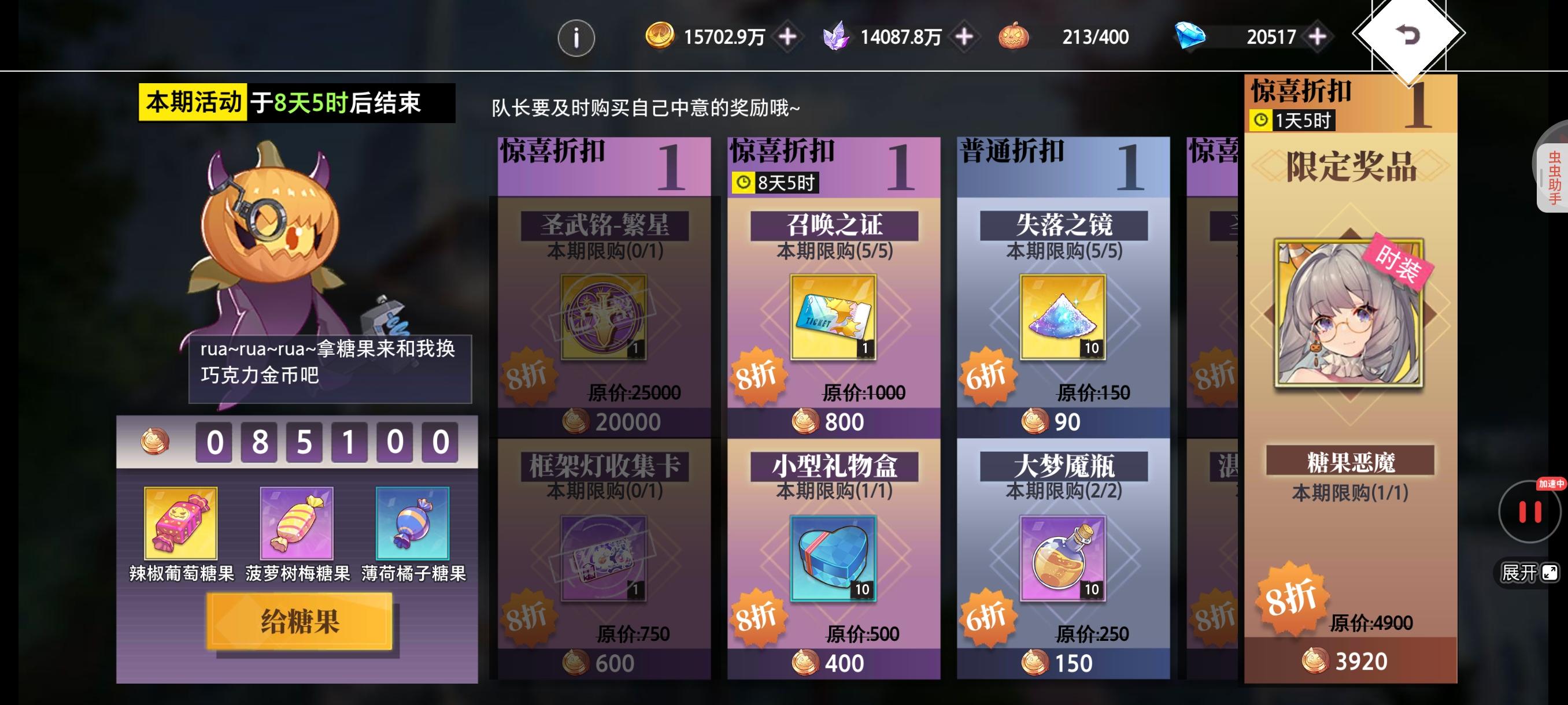The width and height of the screenshot is (1568, 705).
Task: Add diamonds with the plus button
Action: [1315, 38]
